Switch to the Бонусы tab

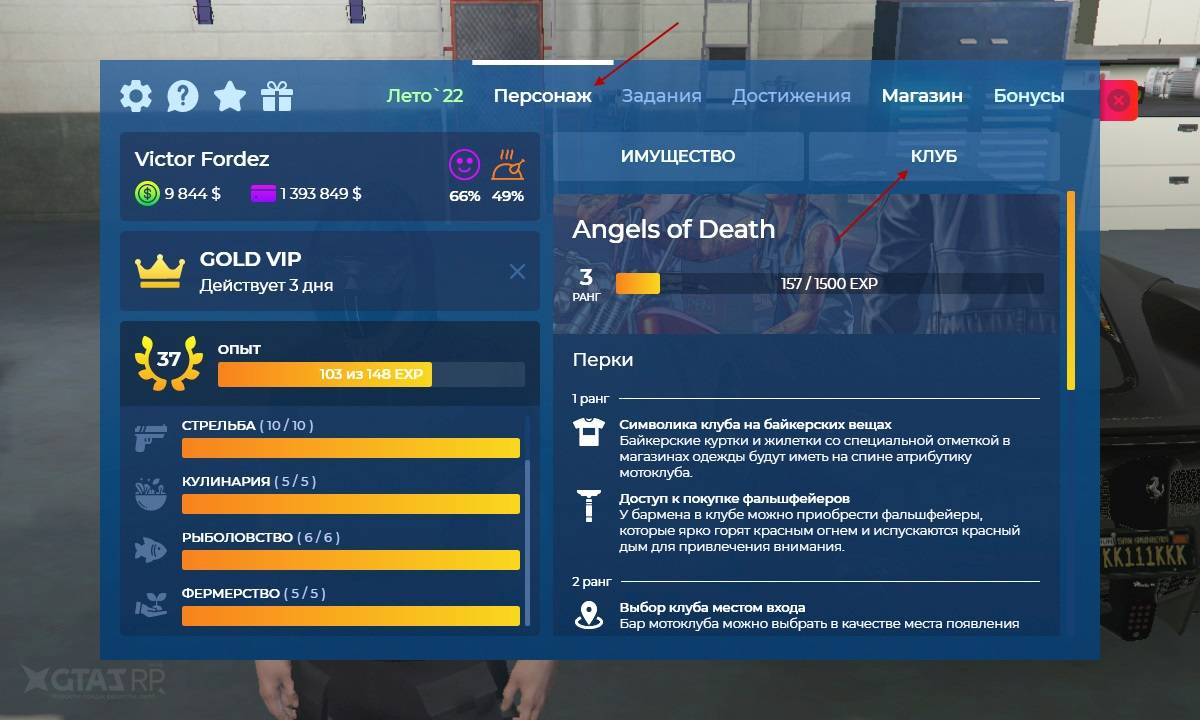tap(1029, 96)
